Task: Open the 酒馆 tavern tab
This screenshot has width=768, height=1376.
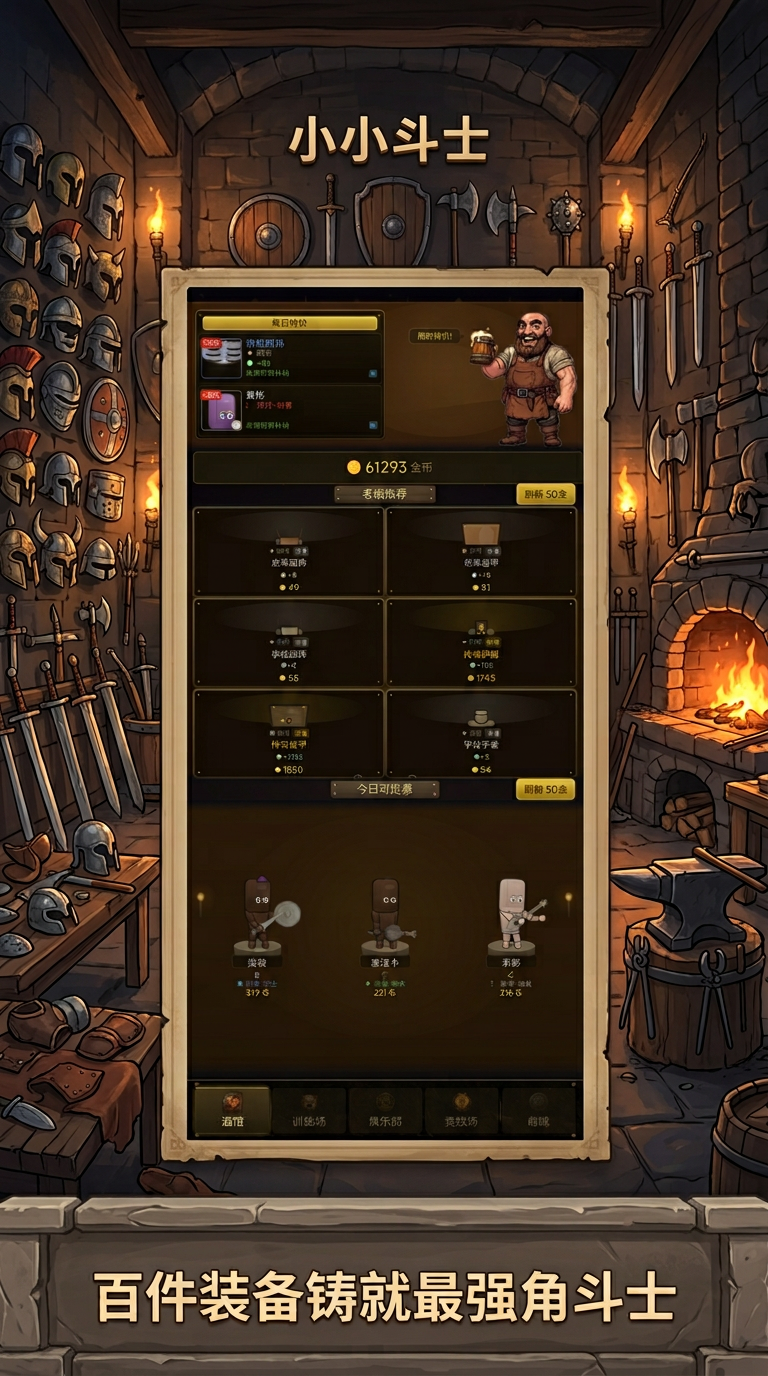Action: [232, 1110]
